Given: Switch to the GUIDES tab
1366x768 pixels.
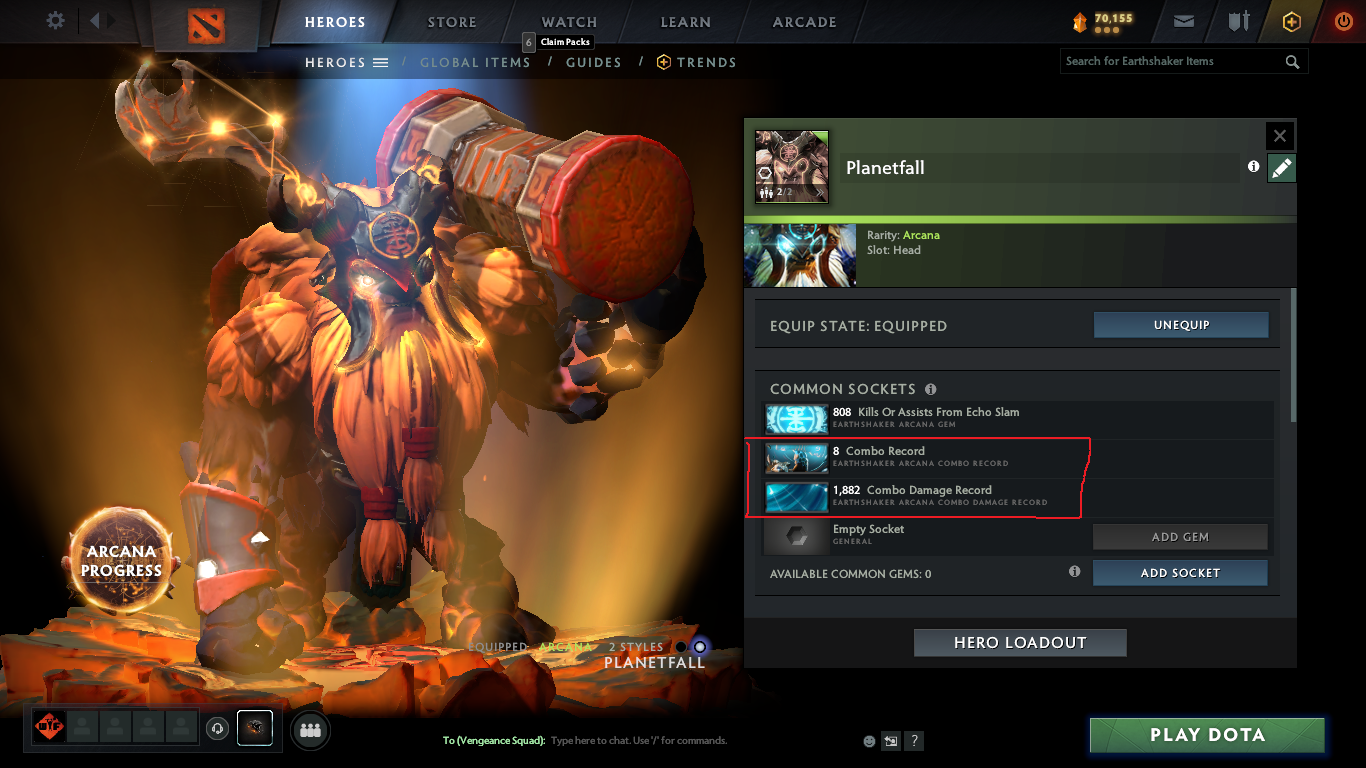Looking at the screenshot, I should click(x=593, y=62).
